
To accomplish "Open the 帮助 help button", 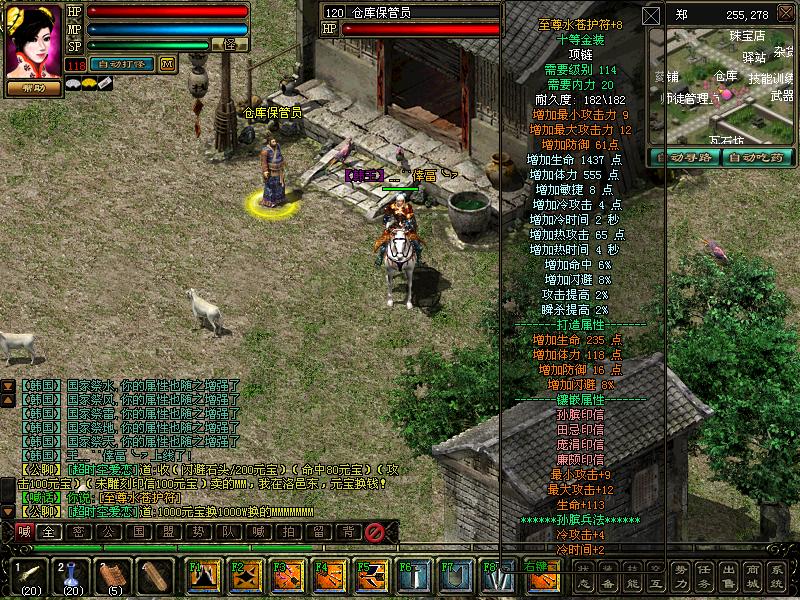I will tap(34, 87).
